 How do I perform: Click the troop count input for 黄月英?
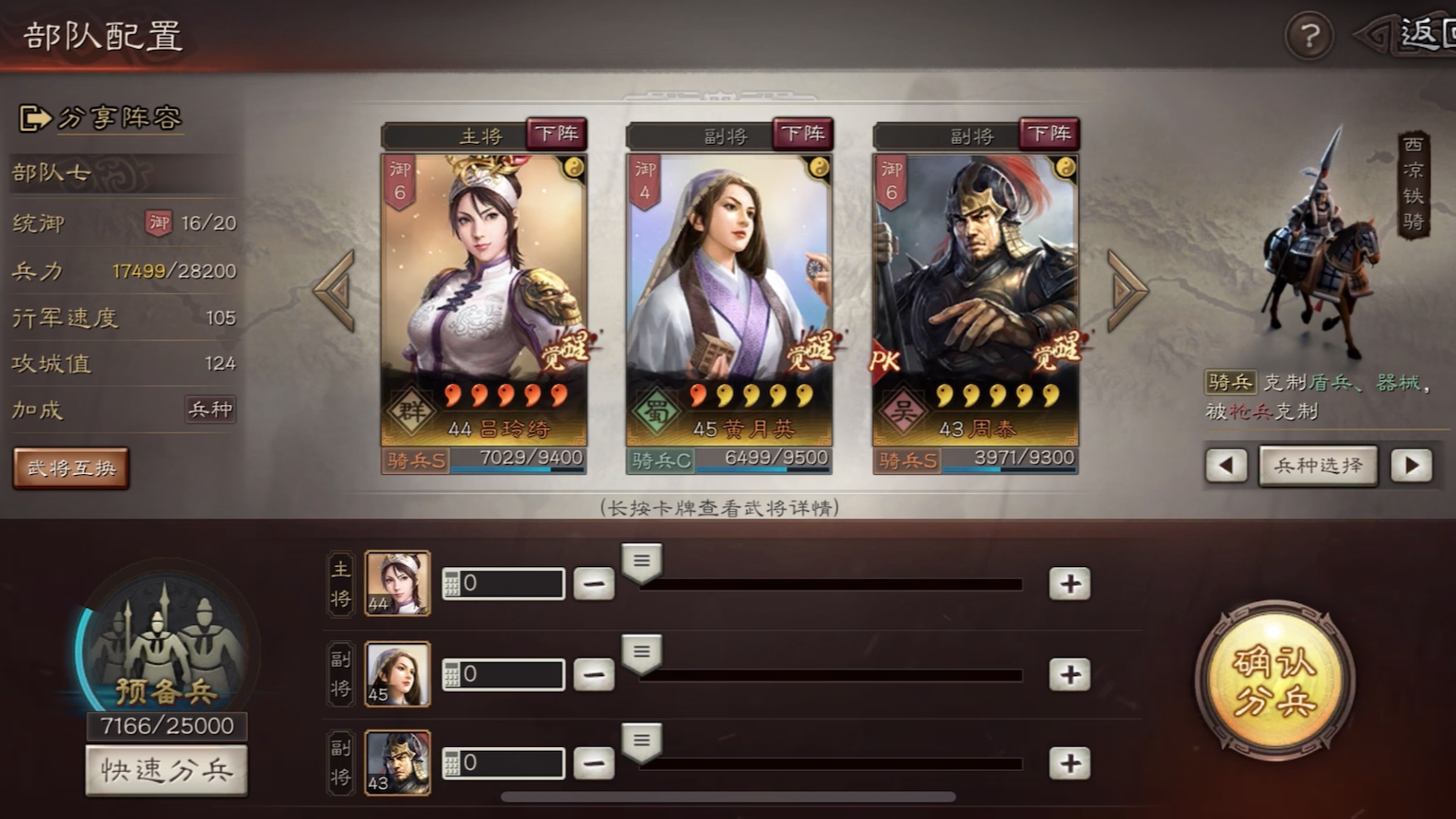512,672
